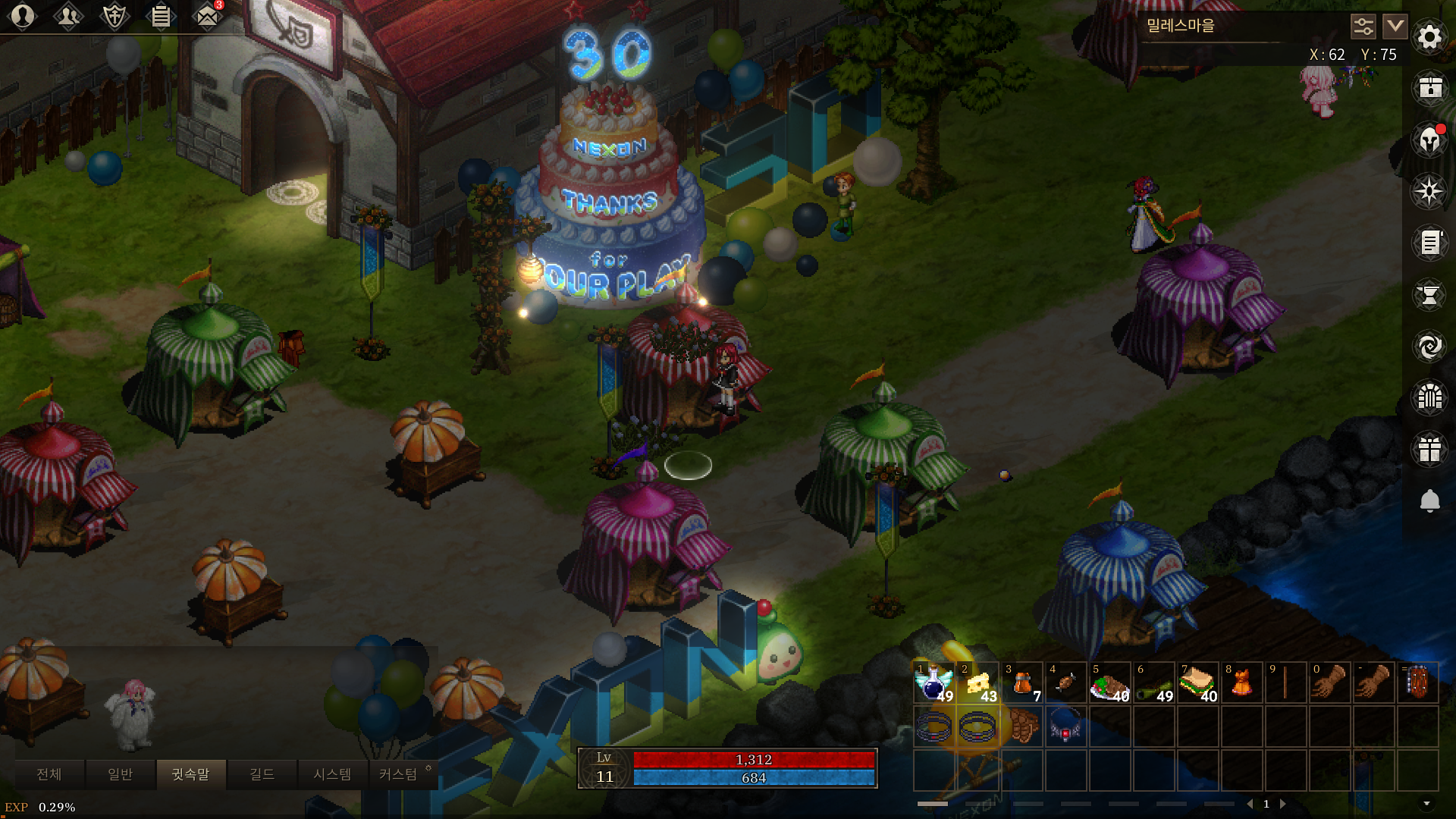Open the mail envelope with 3 notifications
The height and width of the screenshot is (819, 1456).
206,16
